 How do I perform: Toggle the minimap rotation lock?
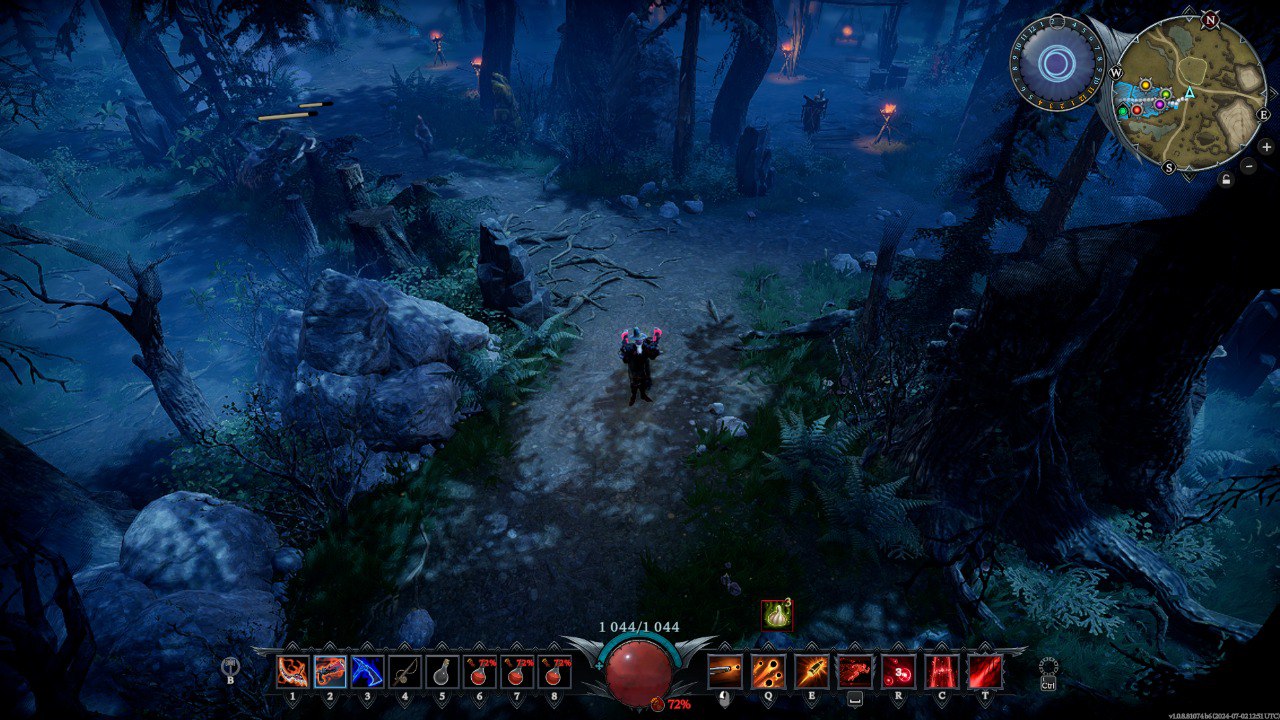point(1226,180)
